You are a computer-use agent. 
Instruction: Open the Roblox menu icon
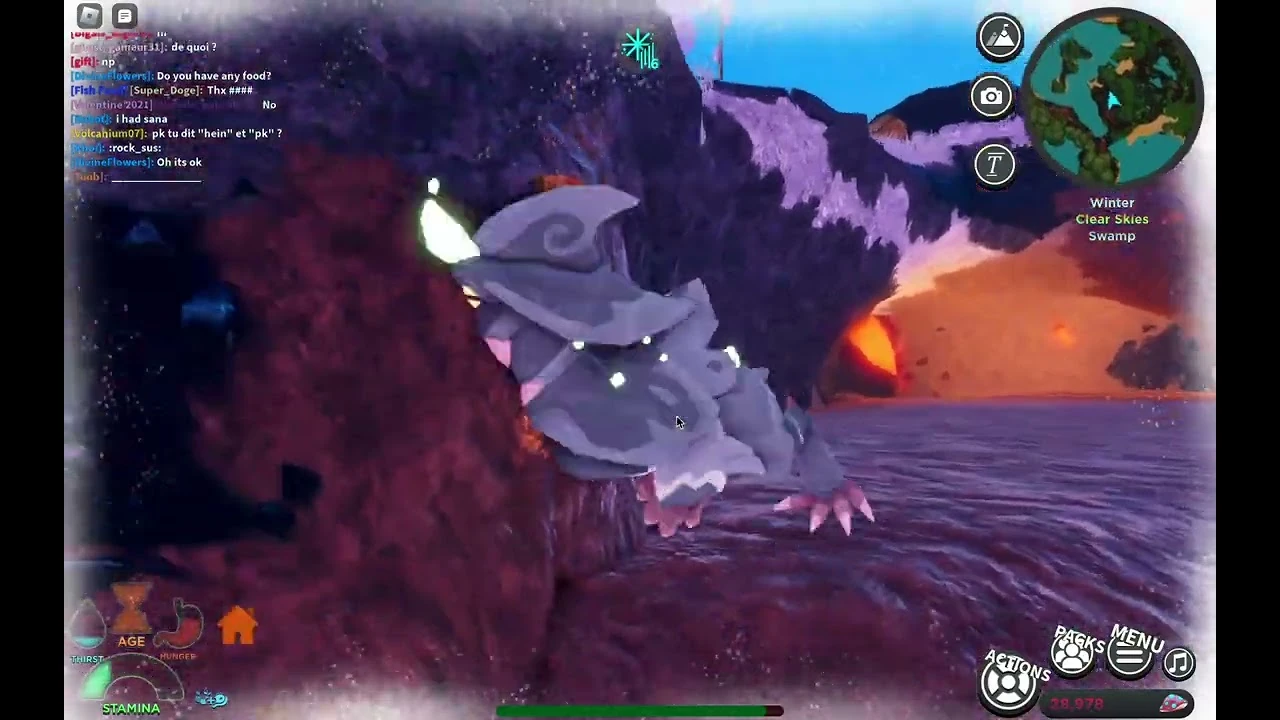[88, 15]
